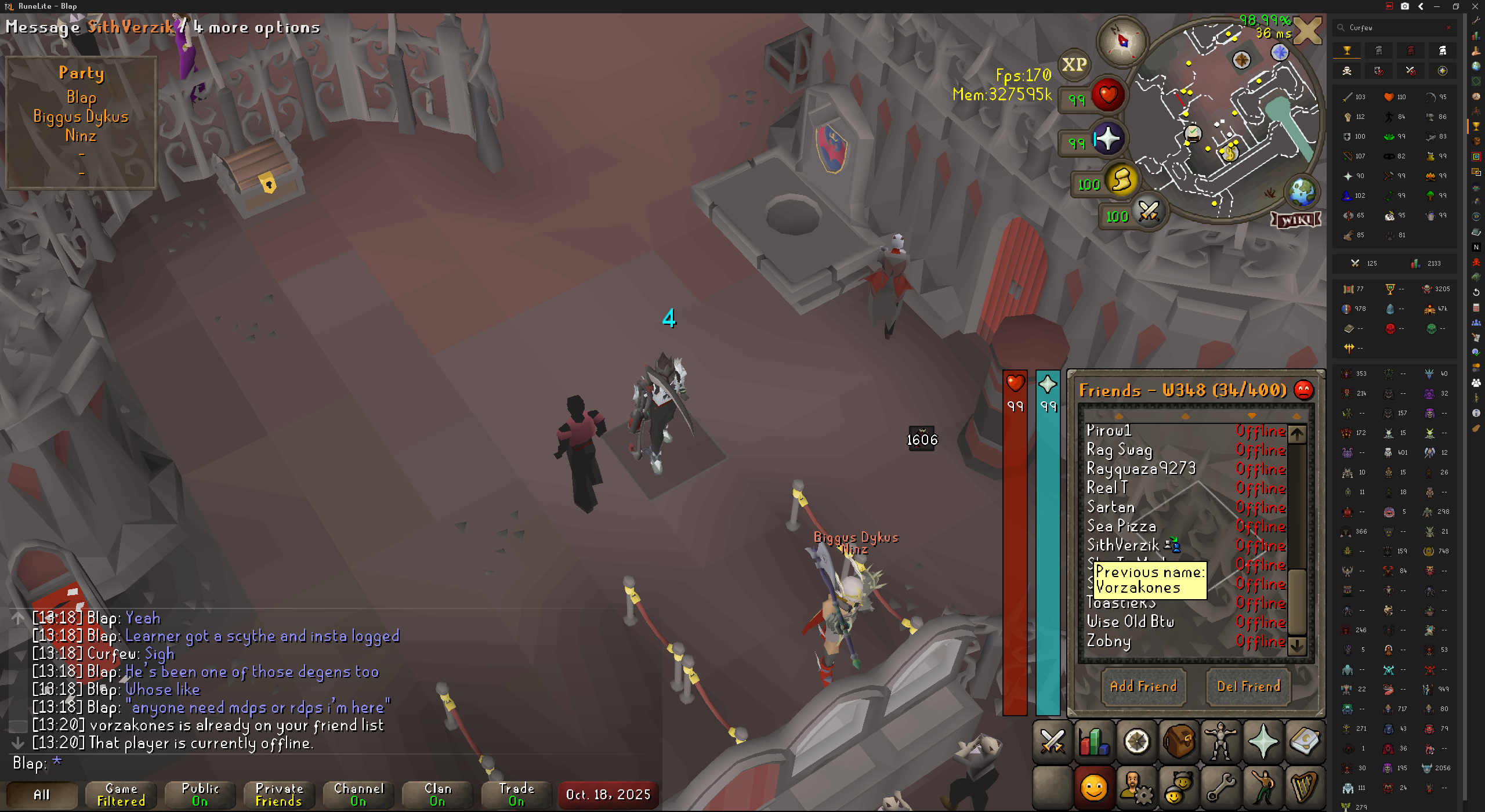Open the XP drops button
1485x812 pixels.
point(1074,65)
